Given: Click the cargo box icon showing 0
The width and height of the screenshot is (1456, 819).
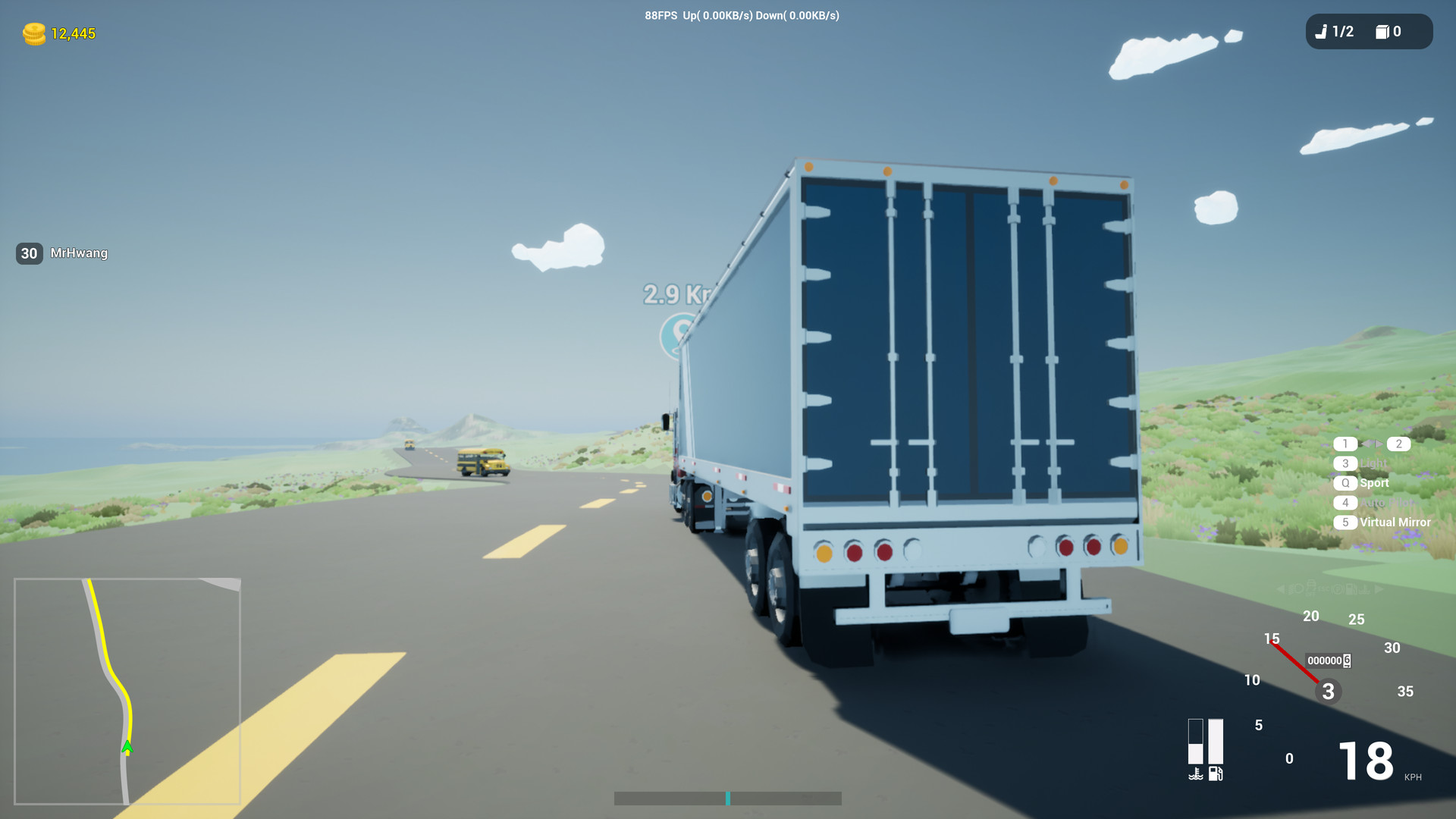Looking at the screenshot, I should pyautogui.click(x=1385, y=32).
